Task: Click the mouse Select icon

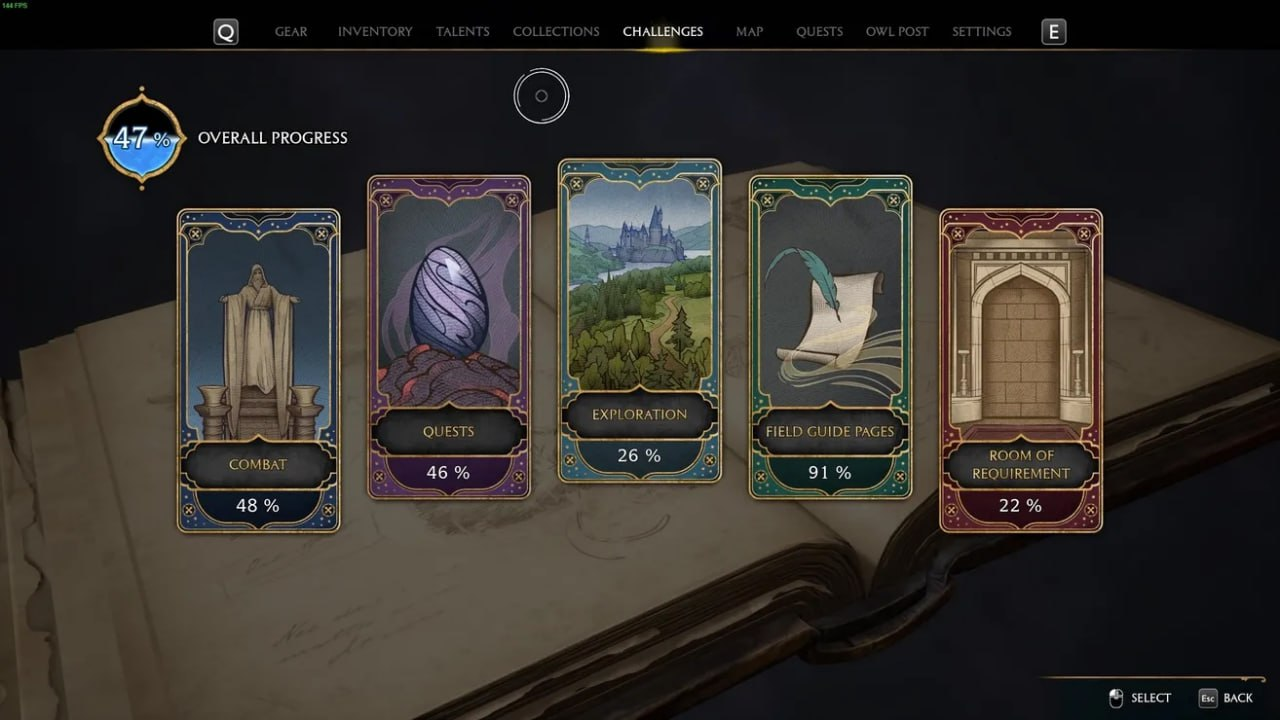Action: [x=1117, y=697]
